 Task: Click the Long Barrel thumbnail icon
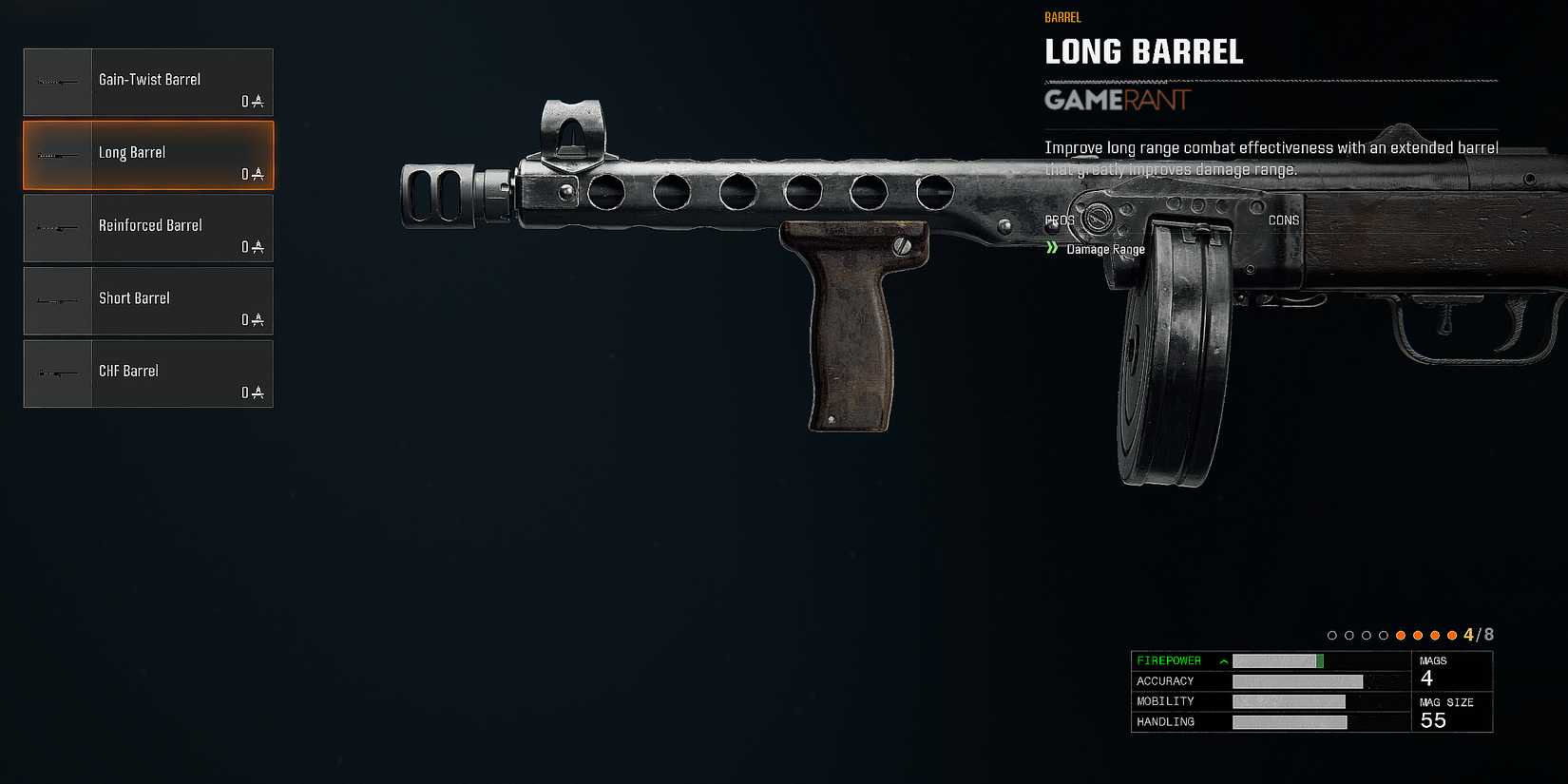[57, 155]
